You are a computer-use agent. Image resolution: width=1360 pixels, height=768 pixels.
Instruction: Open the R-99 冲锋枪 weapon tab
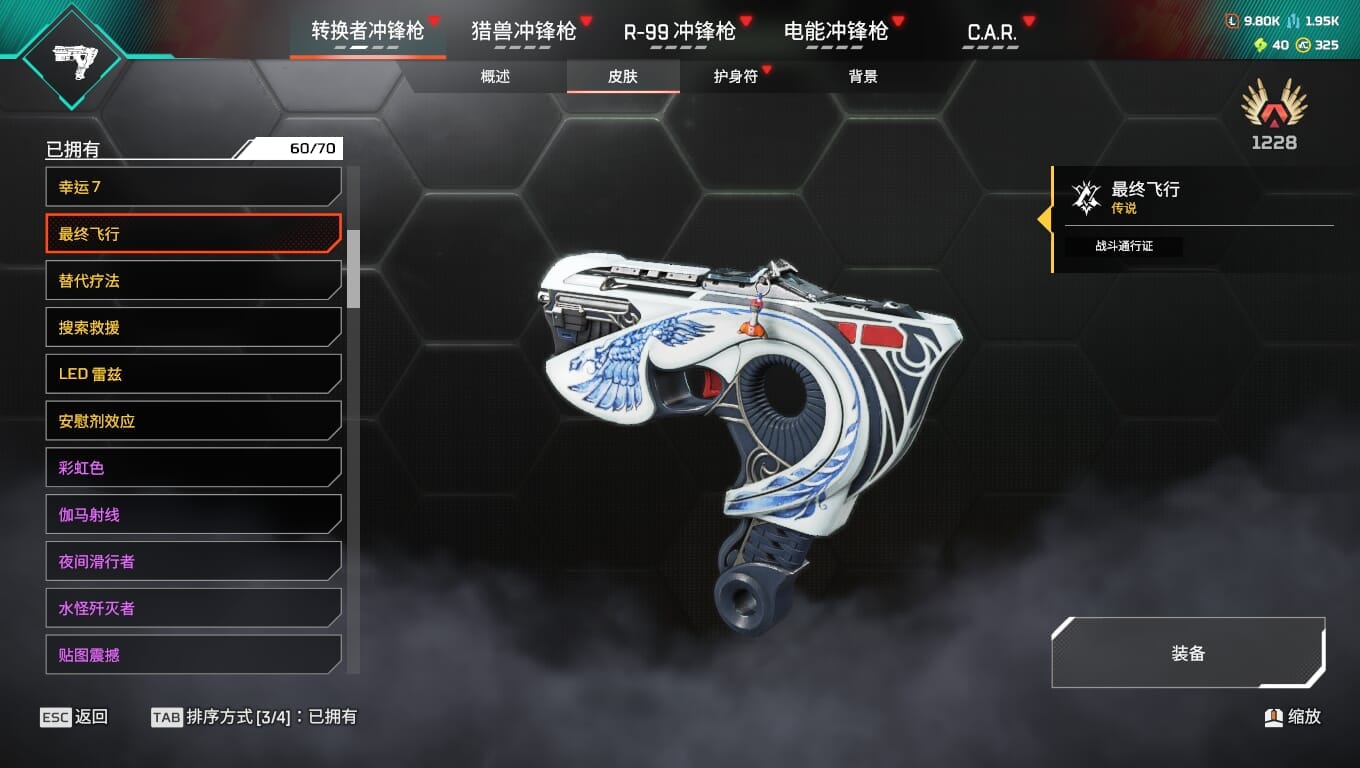tap(679, 31)
